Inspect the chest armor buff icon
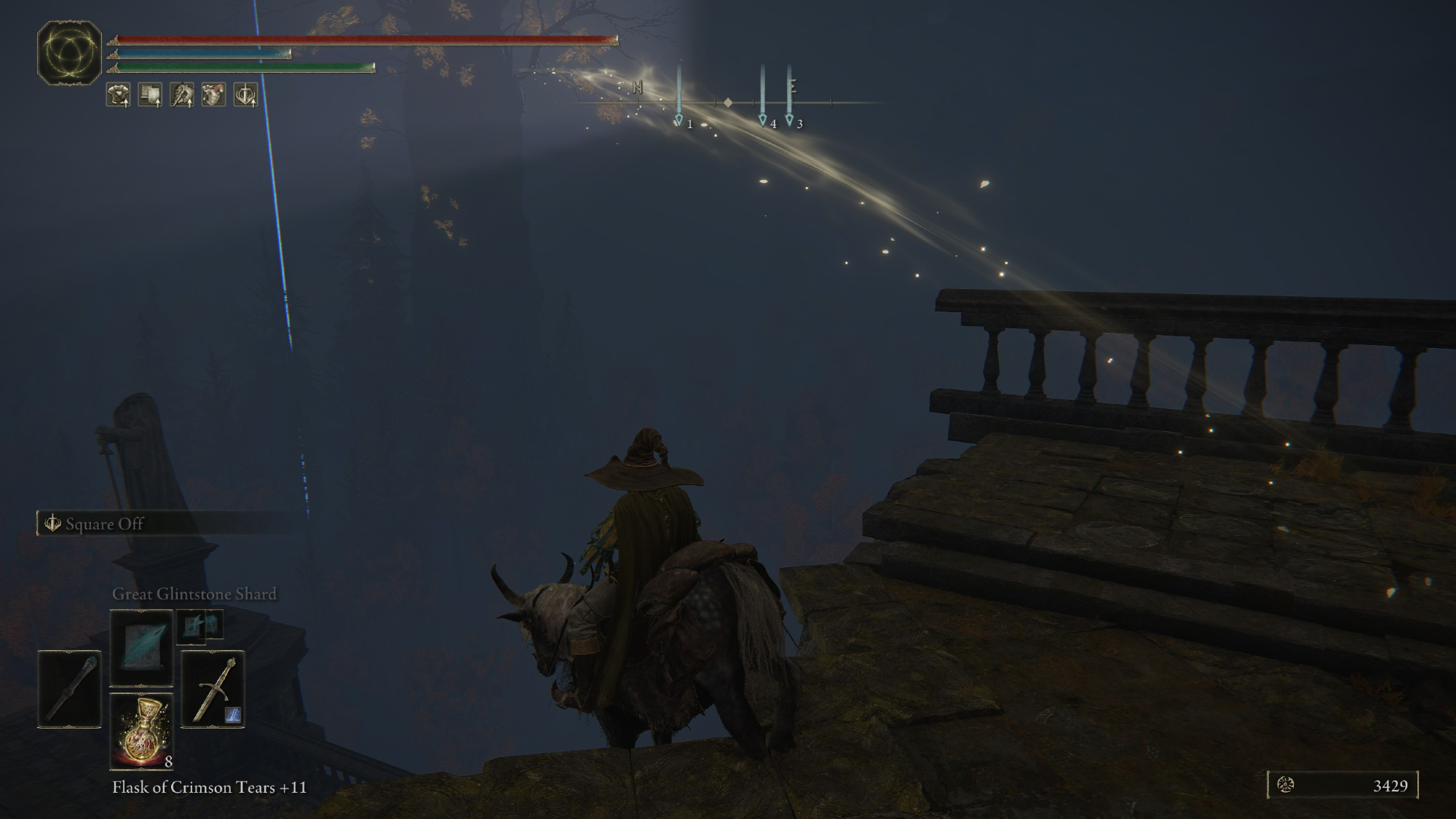The height and width of the screenshot is (819, 1456). [x=119, y=95]
